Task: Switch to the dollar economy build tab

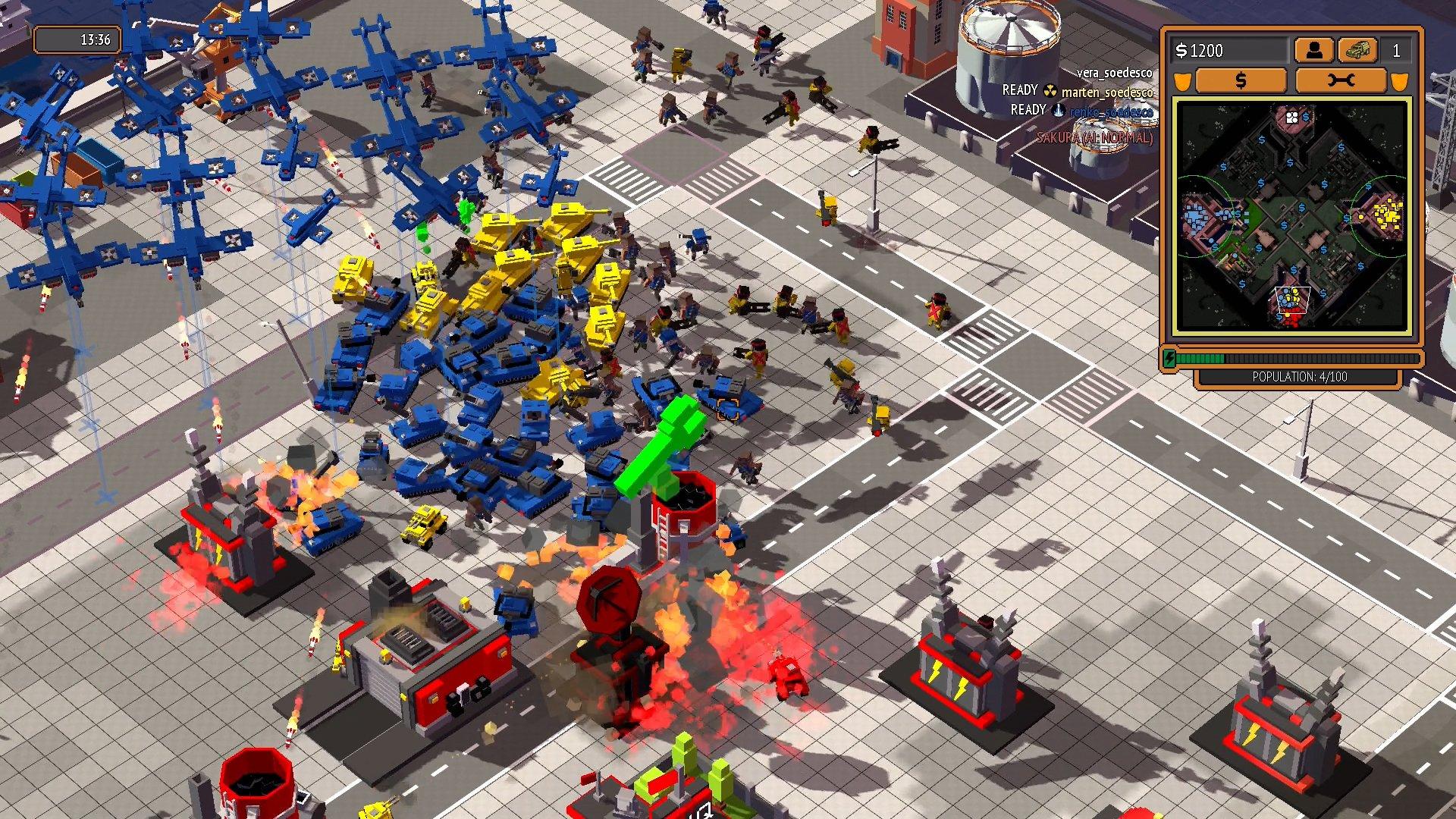Action: pos(1241,81)
